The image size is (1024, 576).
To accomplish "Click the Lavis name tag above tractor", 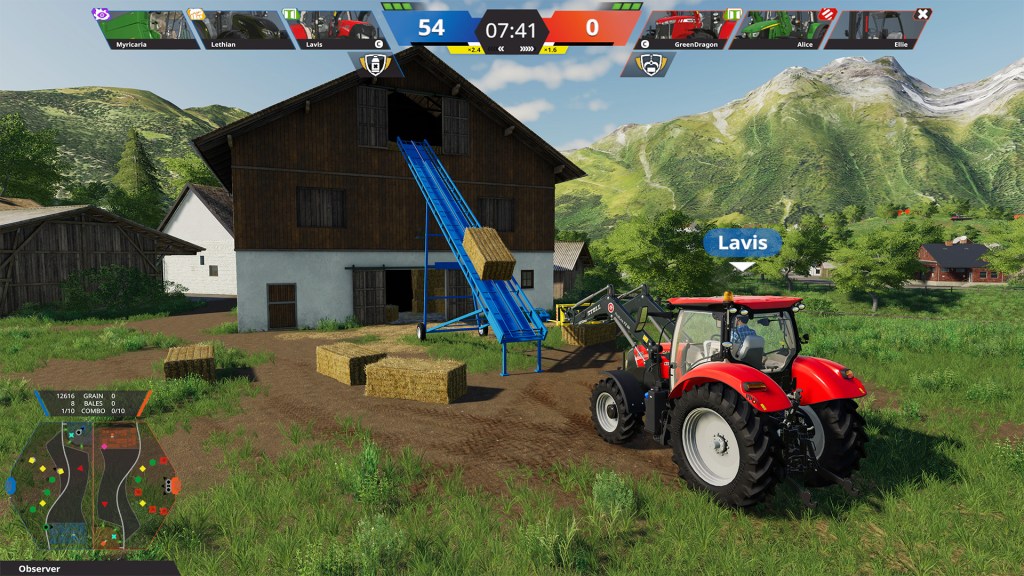I will click(742, 243).
